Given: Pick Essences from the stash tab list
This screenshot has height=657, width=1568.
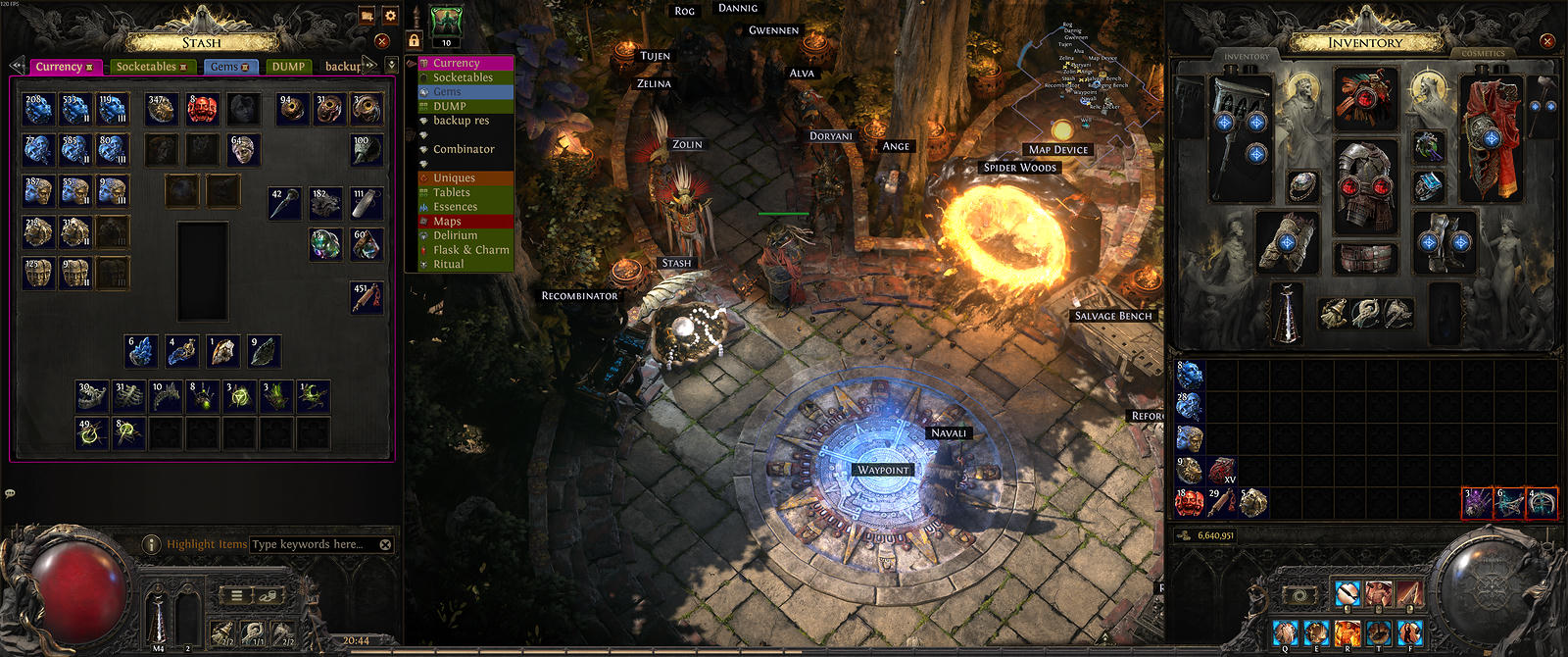Looking at the screenshot, I should point(455,207).
